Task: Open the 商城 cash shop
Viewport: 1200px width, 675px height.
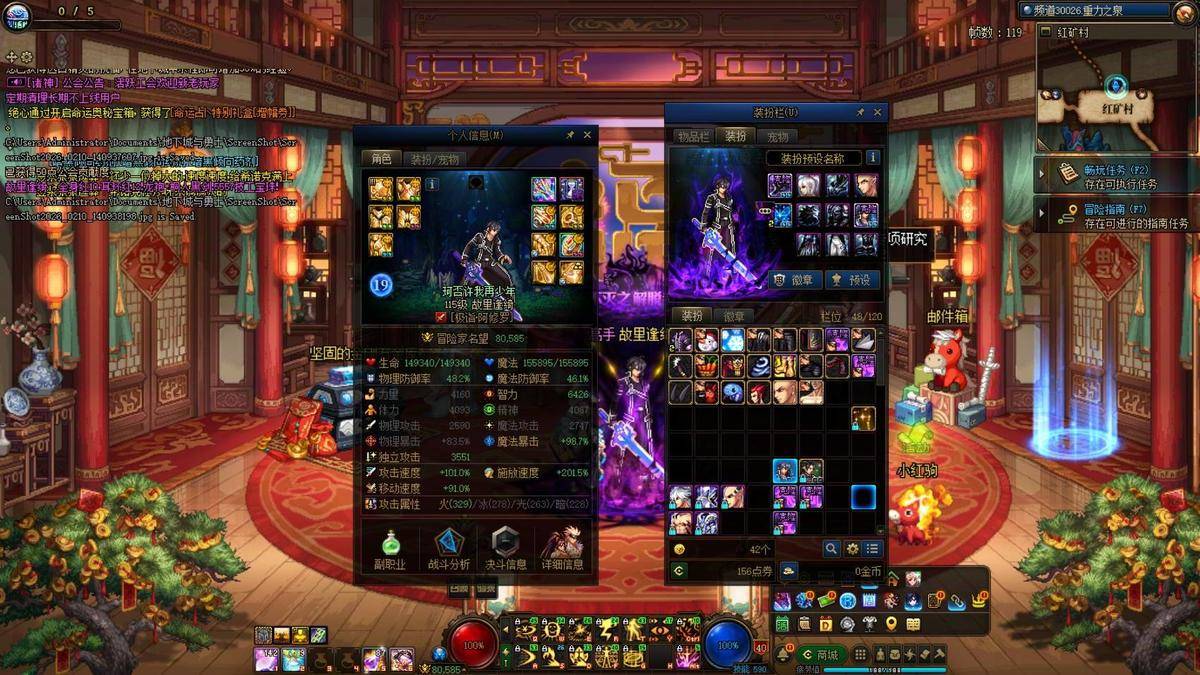Action: tap(820, 654)
